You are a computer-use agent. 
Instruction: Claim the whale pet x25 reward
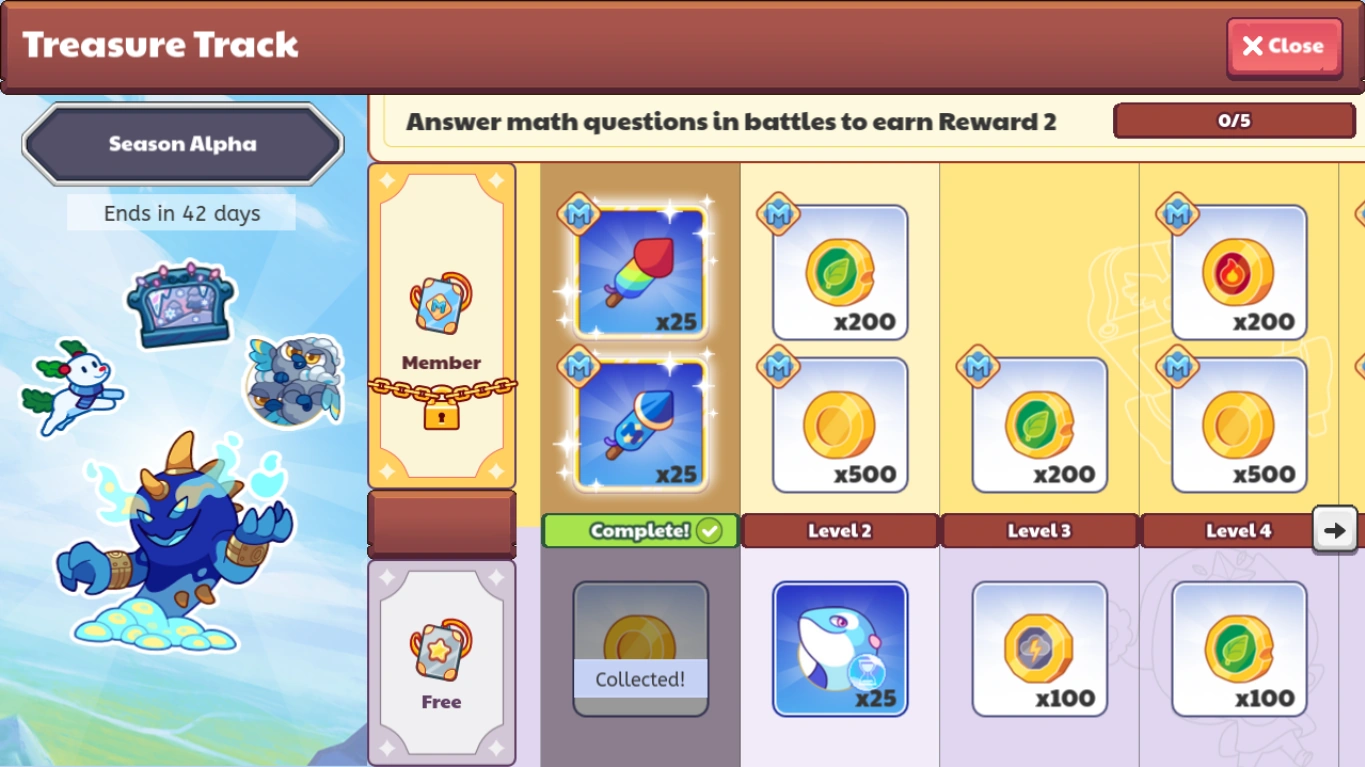(839, 648)
